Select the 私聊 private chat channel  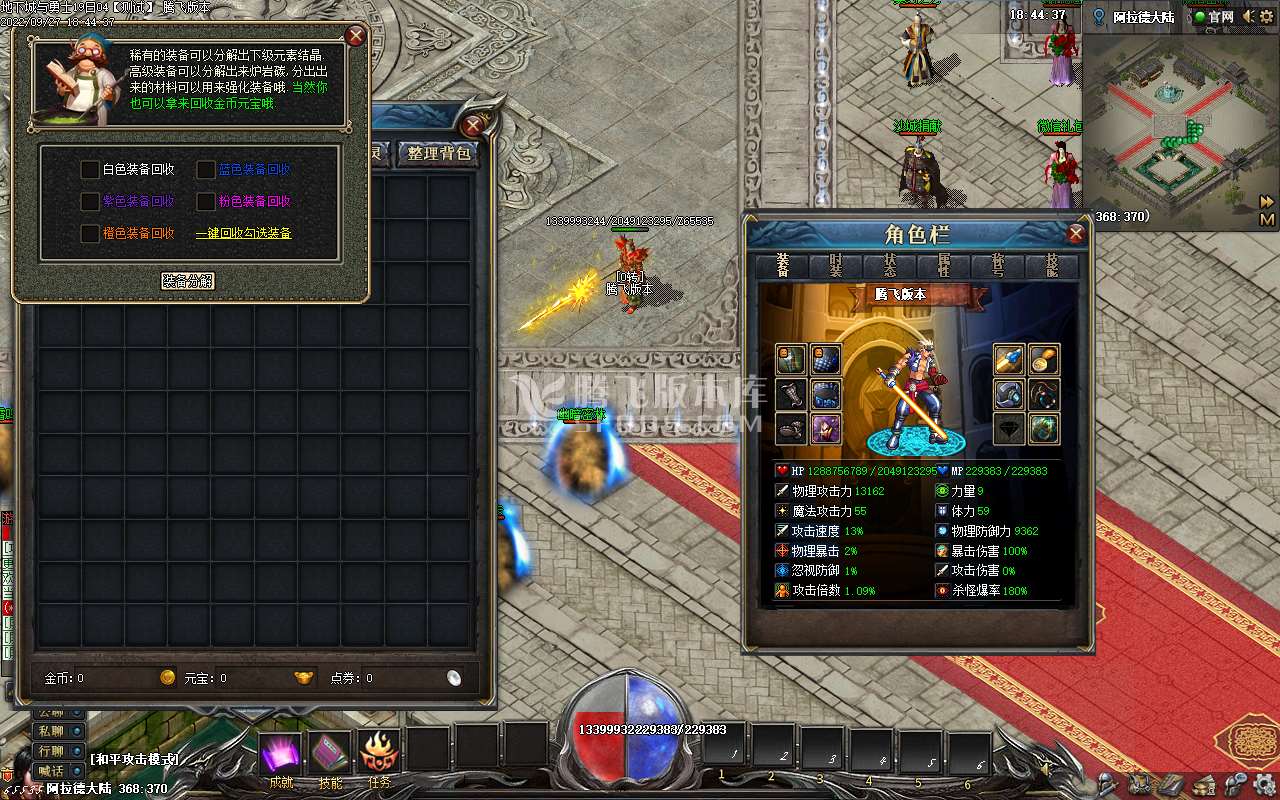click(51, 731)
